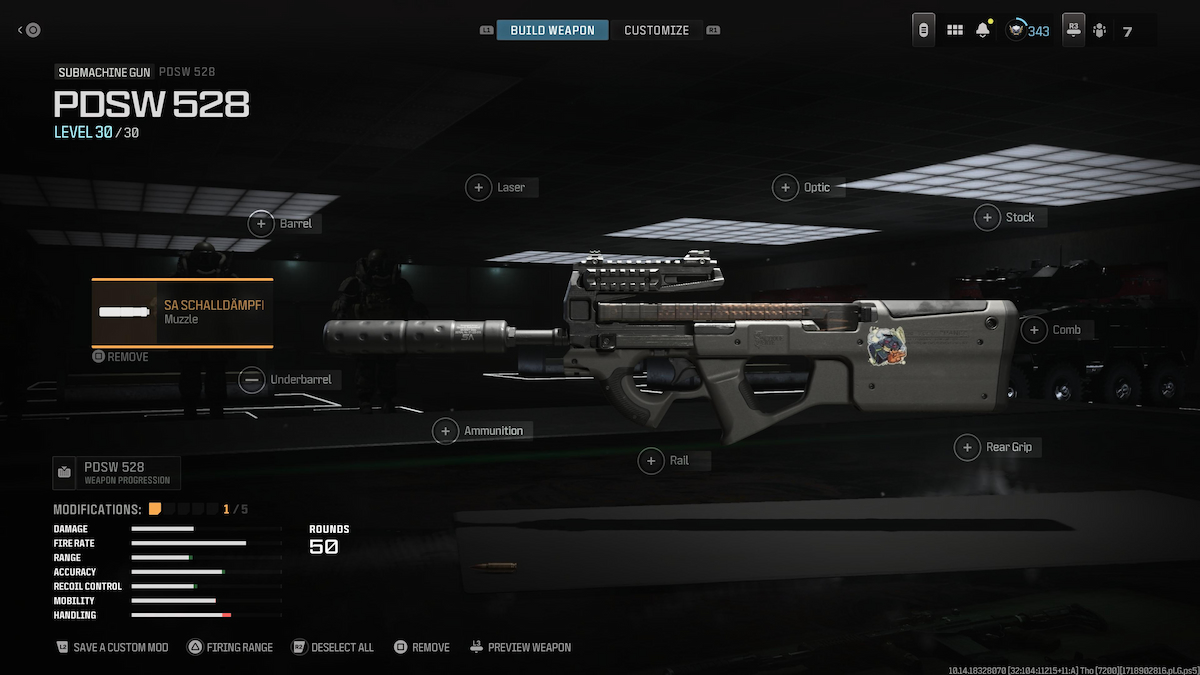Open the Laser attachment slot
The image size is (1200, 675).
497,187
